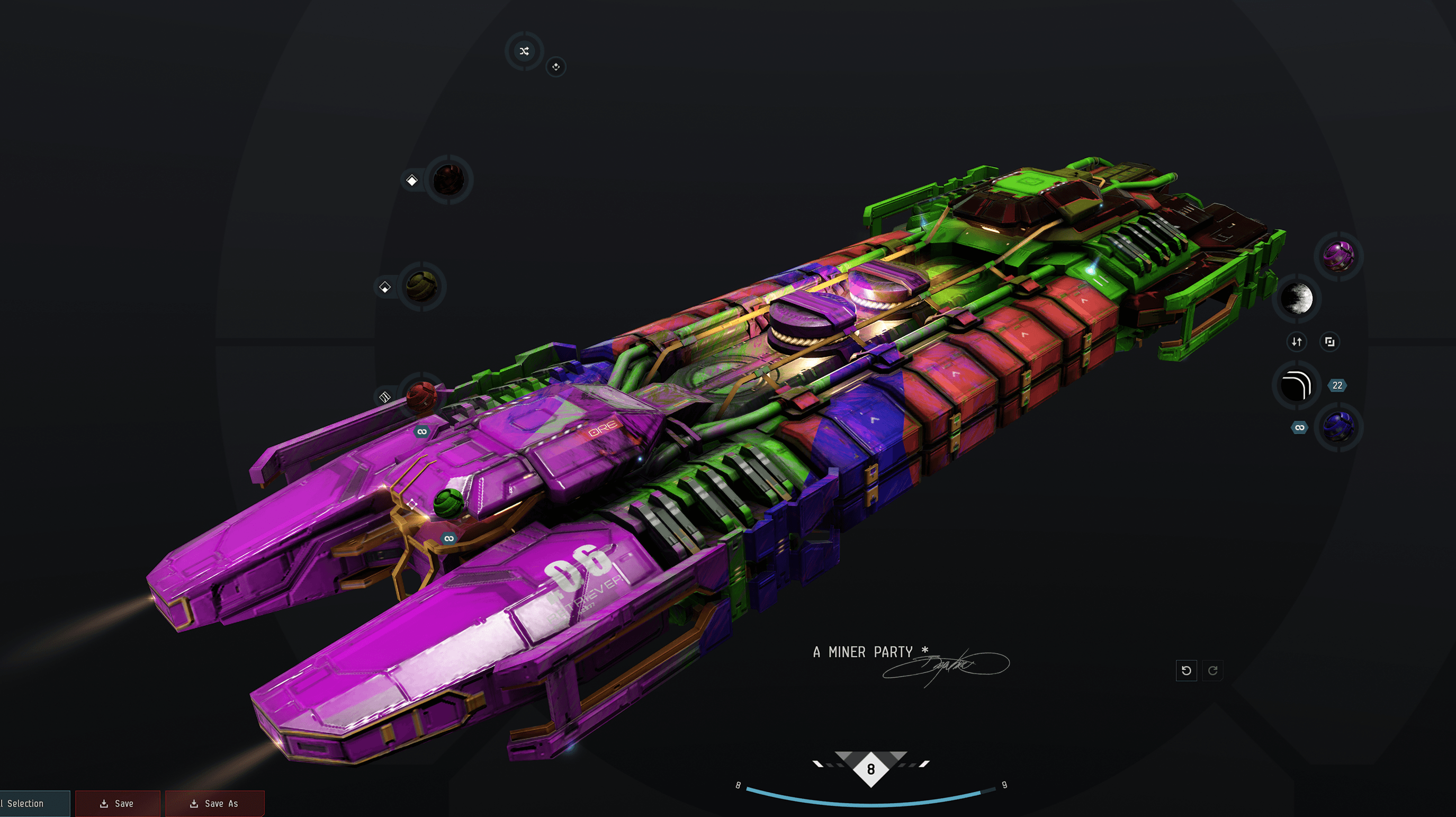The width and height of the screenshot is (1456, 817).
Task: Click the small four-diamond icon near shuffle
Action: [555, 67]
